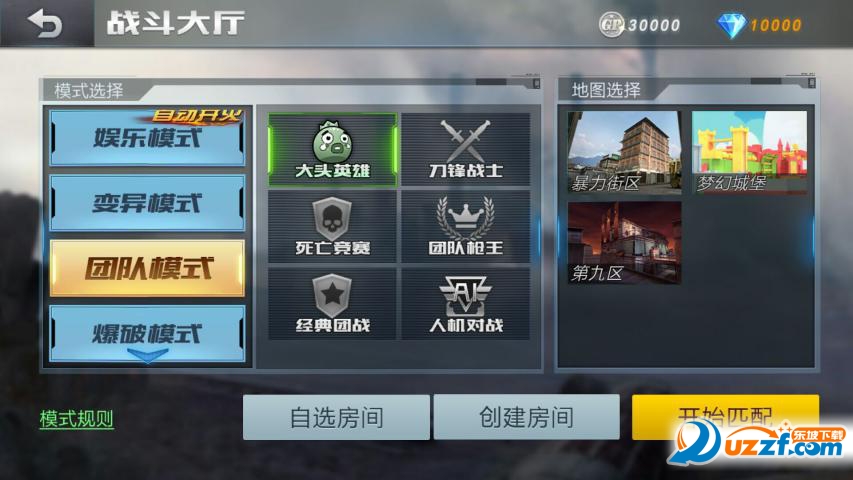Choose 团队模式 team mode
The width and height of the screenshot is (853, 480).
coord(147,269)
